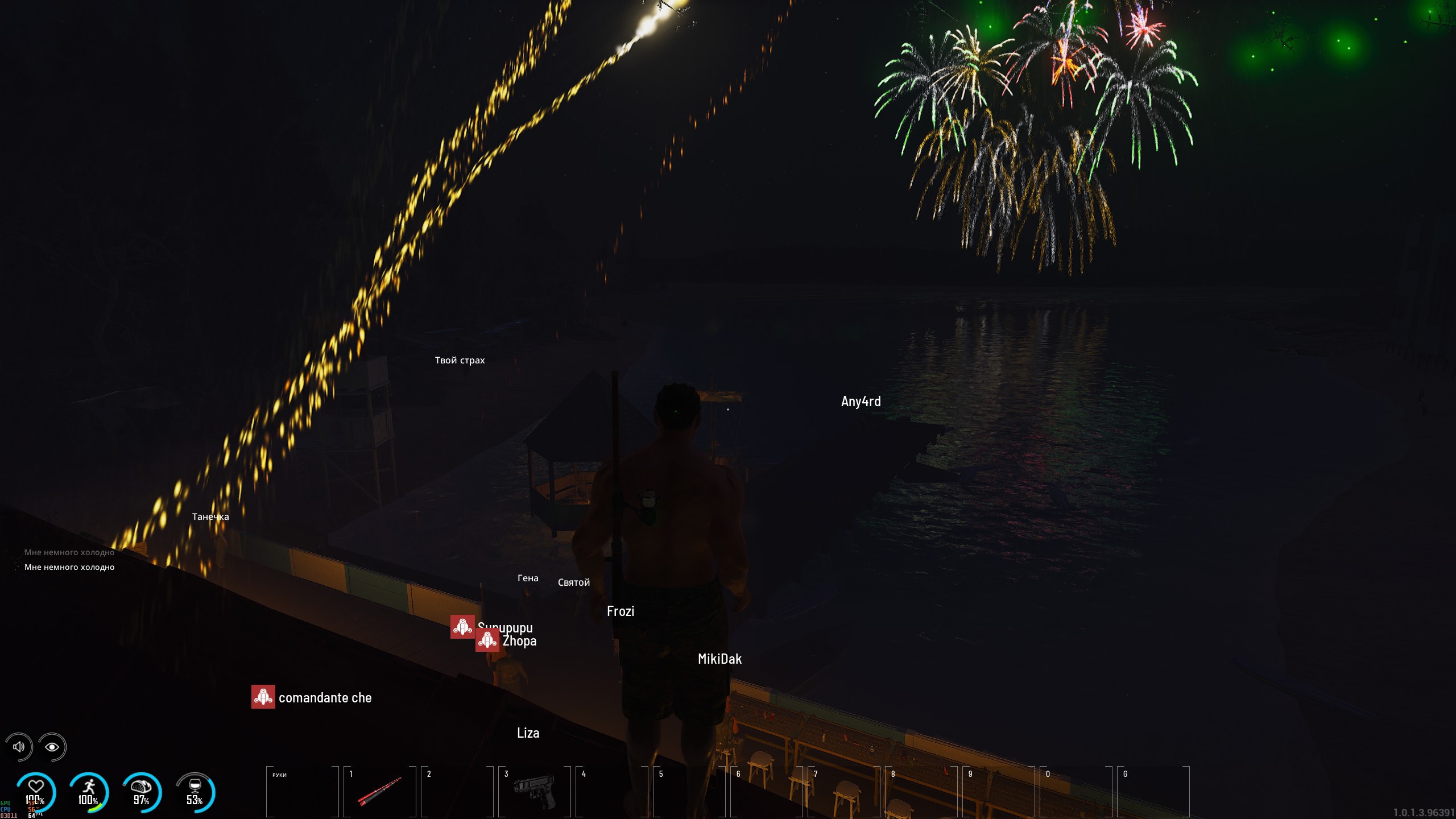Equip the red rod in slot 1
The height and width of the screenshot is (819, 1456).
coord(380,791)
